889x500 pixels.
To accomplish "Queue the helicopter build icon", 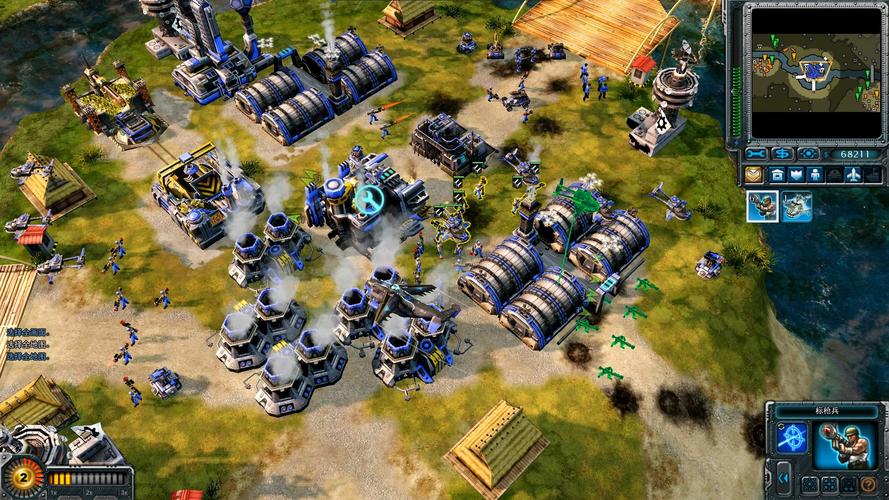I will pyautogui.click(x=797, y=206).
